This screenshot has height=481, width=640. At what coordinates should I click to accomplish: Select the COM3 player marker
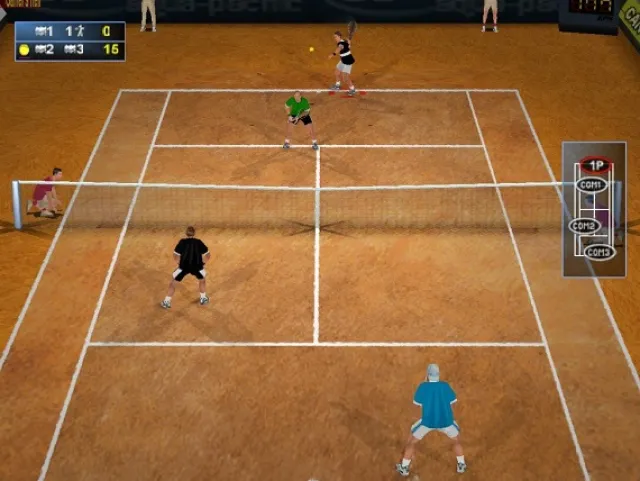coord(600,252)
